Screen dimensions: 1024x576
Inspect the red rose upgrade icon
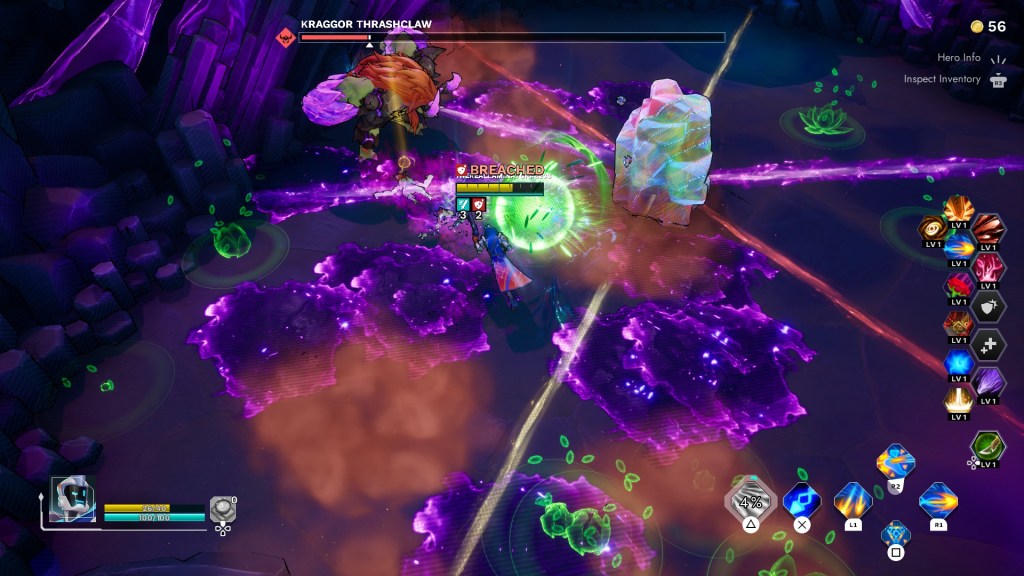(x=958, y=287)
